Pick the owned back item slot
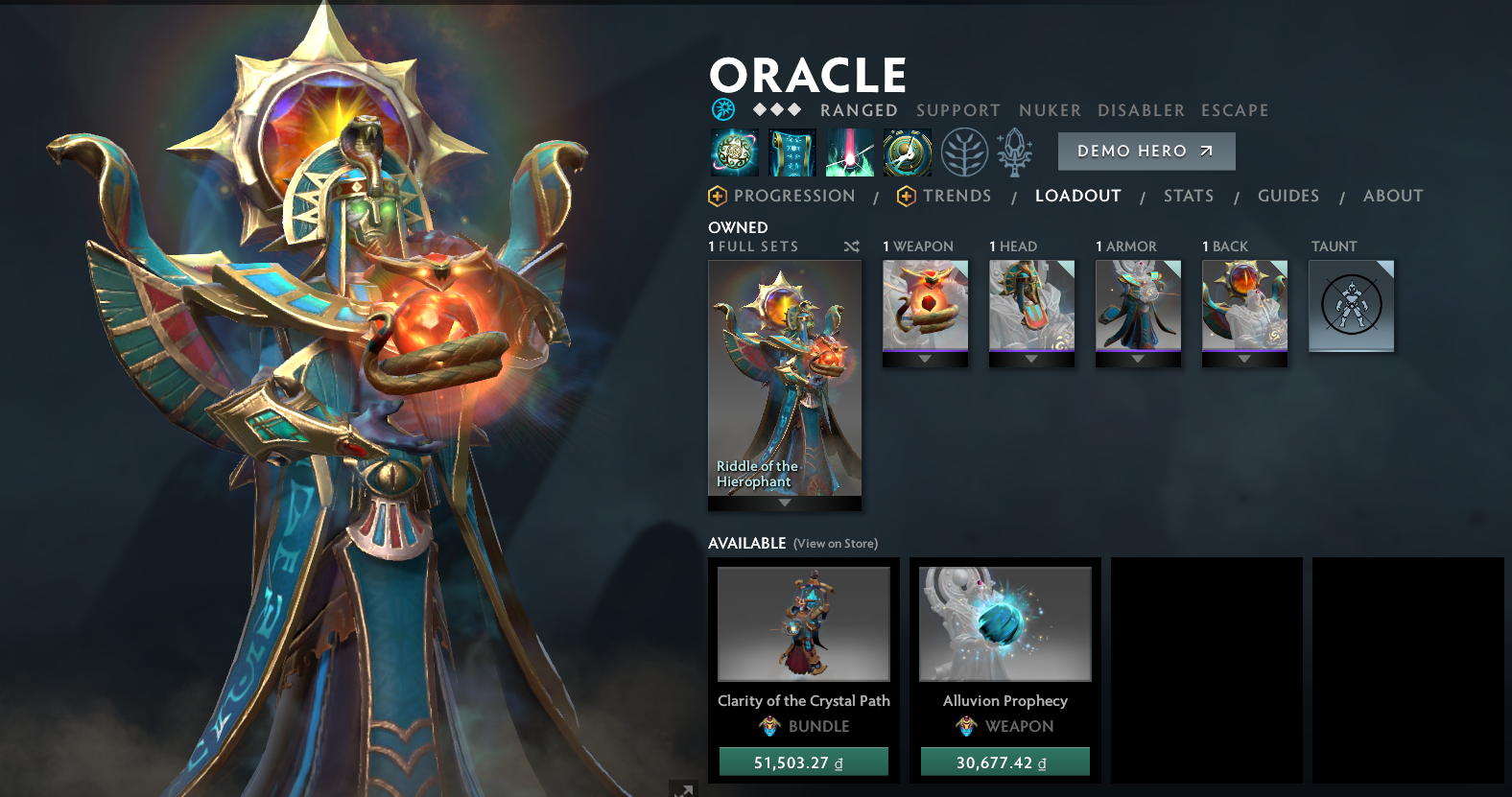This screenshot has height=797, width=1512. (1244, 305)
